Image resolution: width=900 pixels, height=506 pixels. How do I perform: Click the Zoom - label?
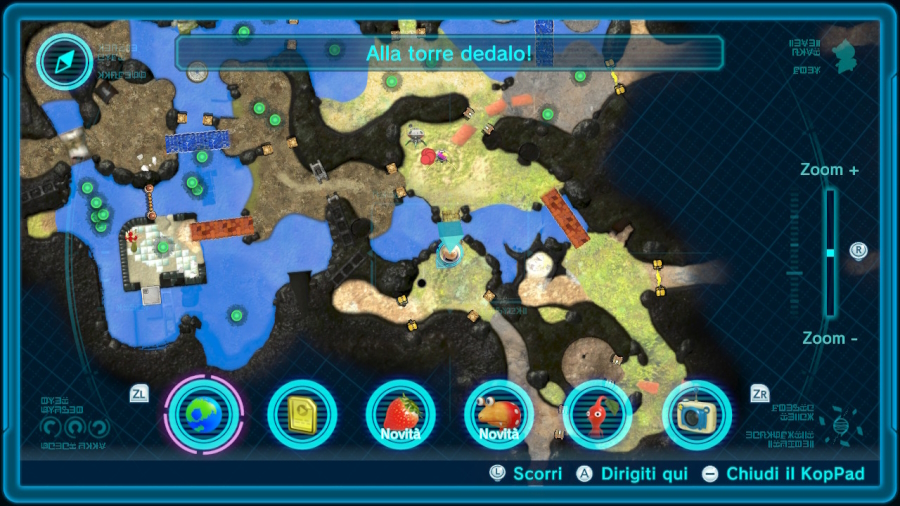click(829, 338)
